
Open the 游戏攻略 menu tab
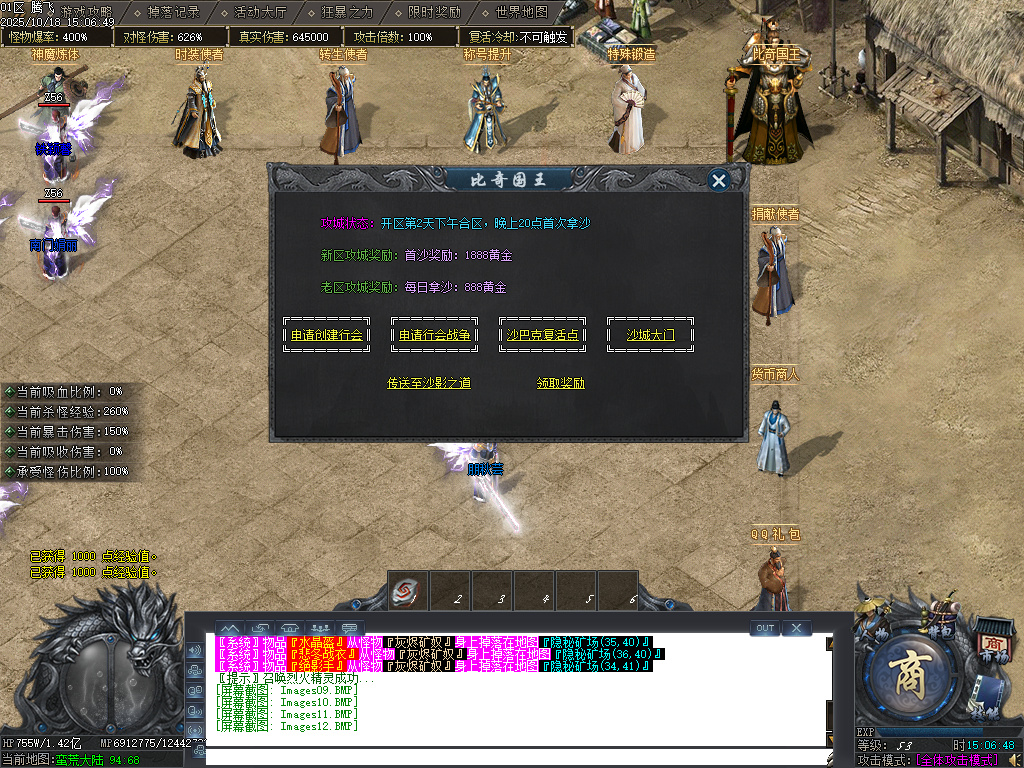86,13
